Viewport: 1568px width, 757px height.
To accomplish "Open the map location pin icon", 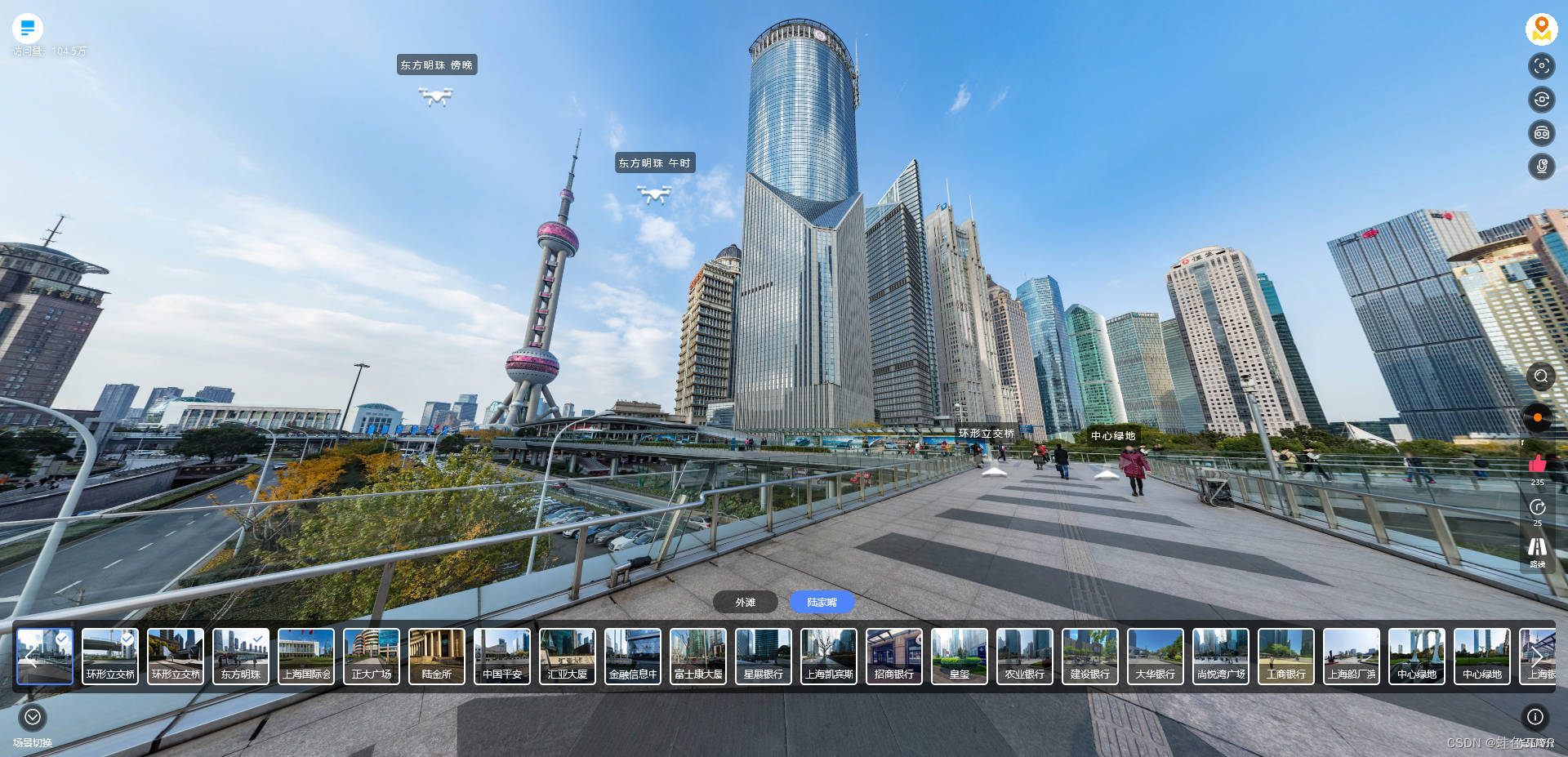I will pos(1541,29).
